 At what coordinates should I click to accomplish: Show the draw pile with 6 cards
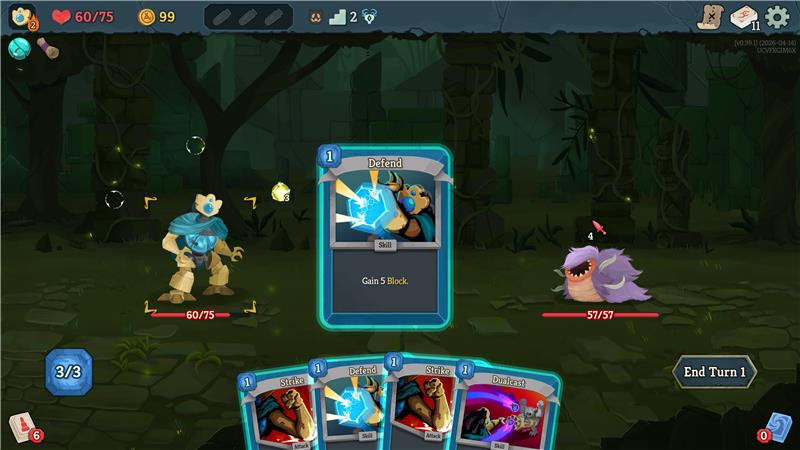(x=21, y=427)
